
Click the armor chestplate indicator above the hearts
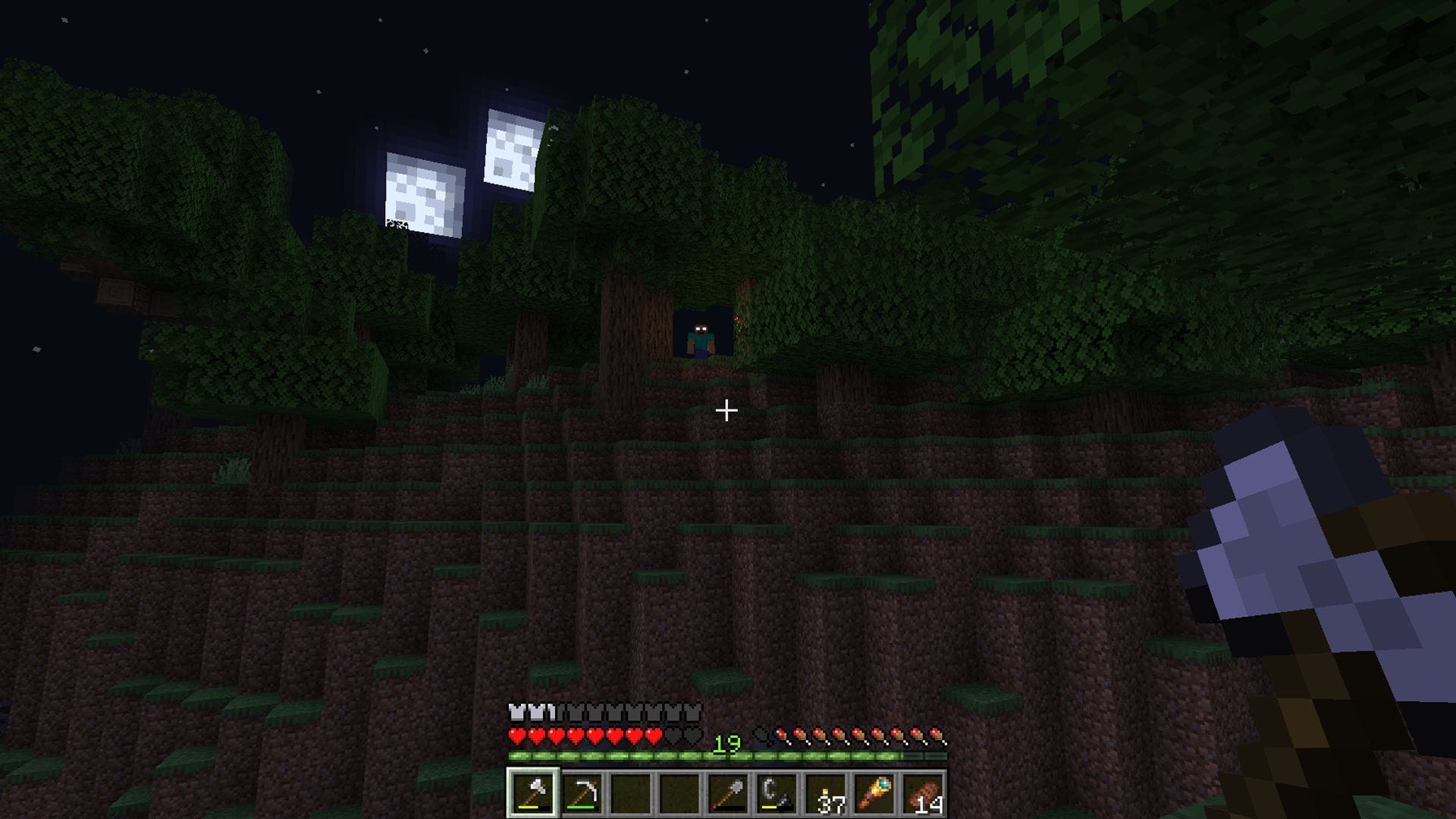tap(516, 711)
